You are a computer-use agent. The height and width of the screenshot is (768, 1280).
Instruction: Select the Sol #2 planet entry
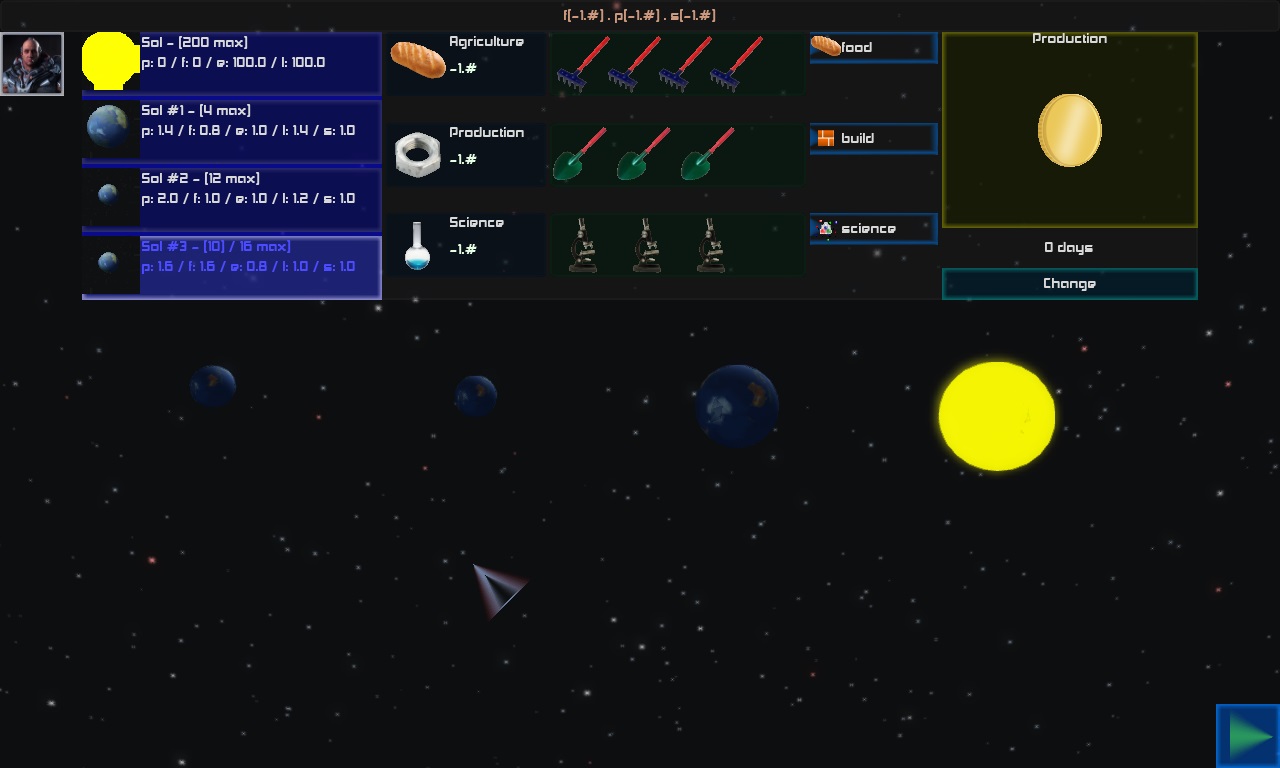click(232, 199)
